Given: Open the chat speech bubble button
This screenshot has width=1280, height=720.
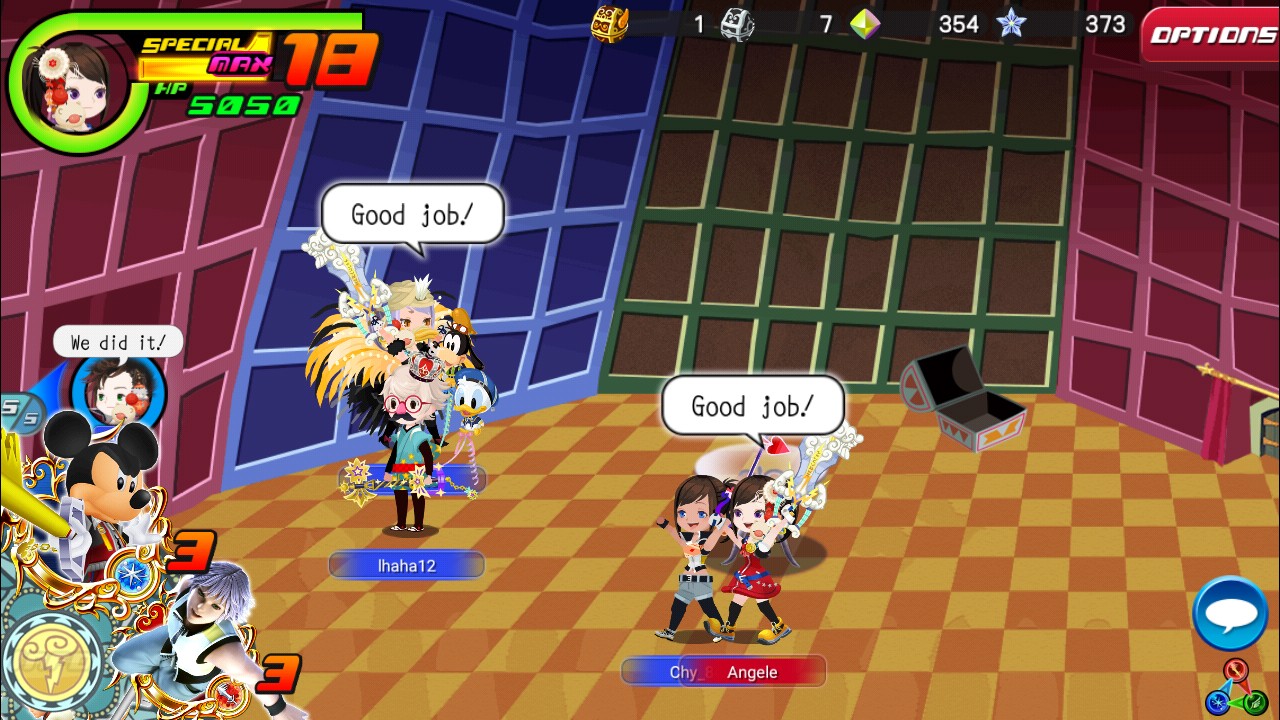Looking at the screenshot, I should pos(1230,613).
